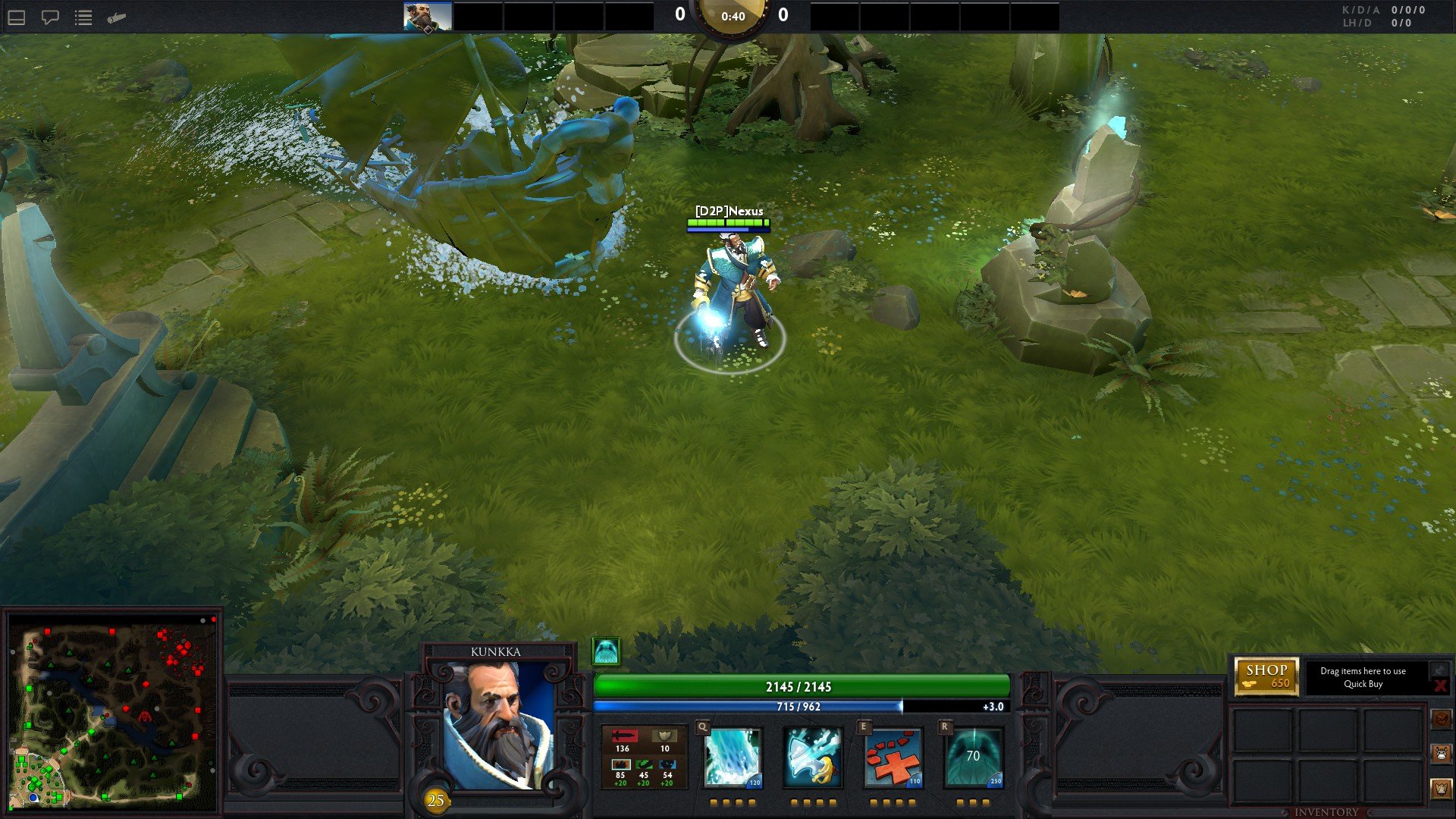Screen dimensions: 1456x819
Task: Clear the Quick Buy panel with the red X
Action: pos(1441,686)
